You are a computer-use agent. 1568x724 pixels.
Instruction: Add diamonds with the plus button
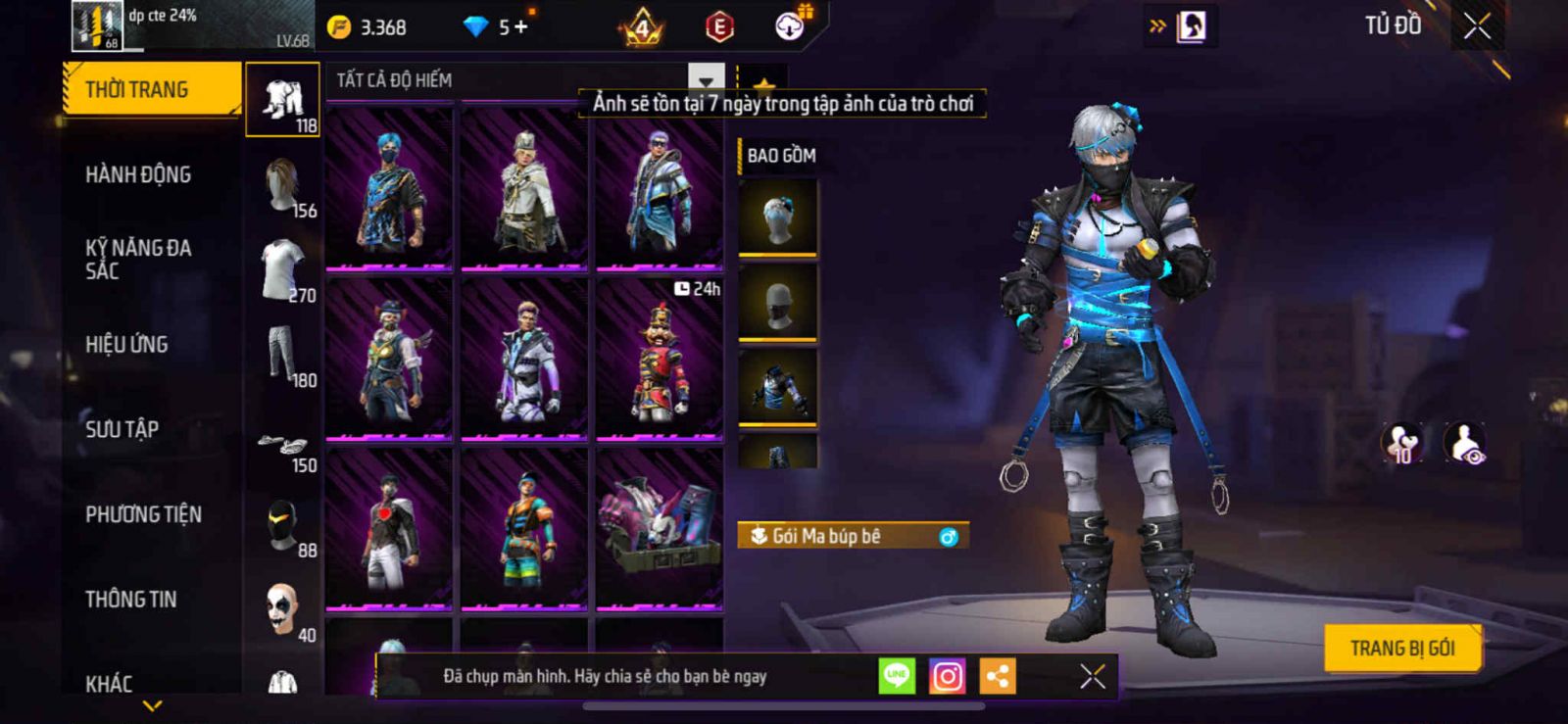pos(520,27)
